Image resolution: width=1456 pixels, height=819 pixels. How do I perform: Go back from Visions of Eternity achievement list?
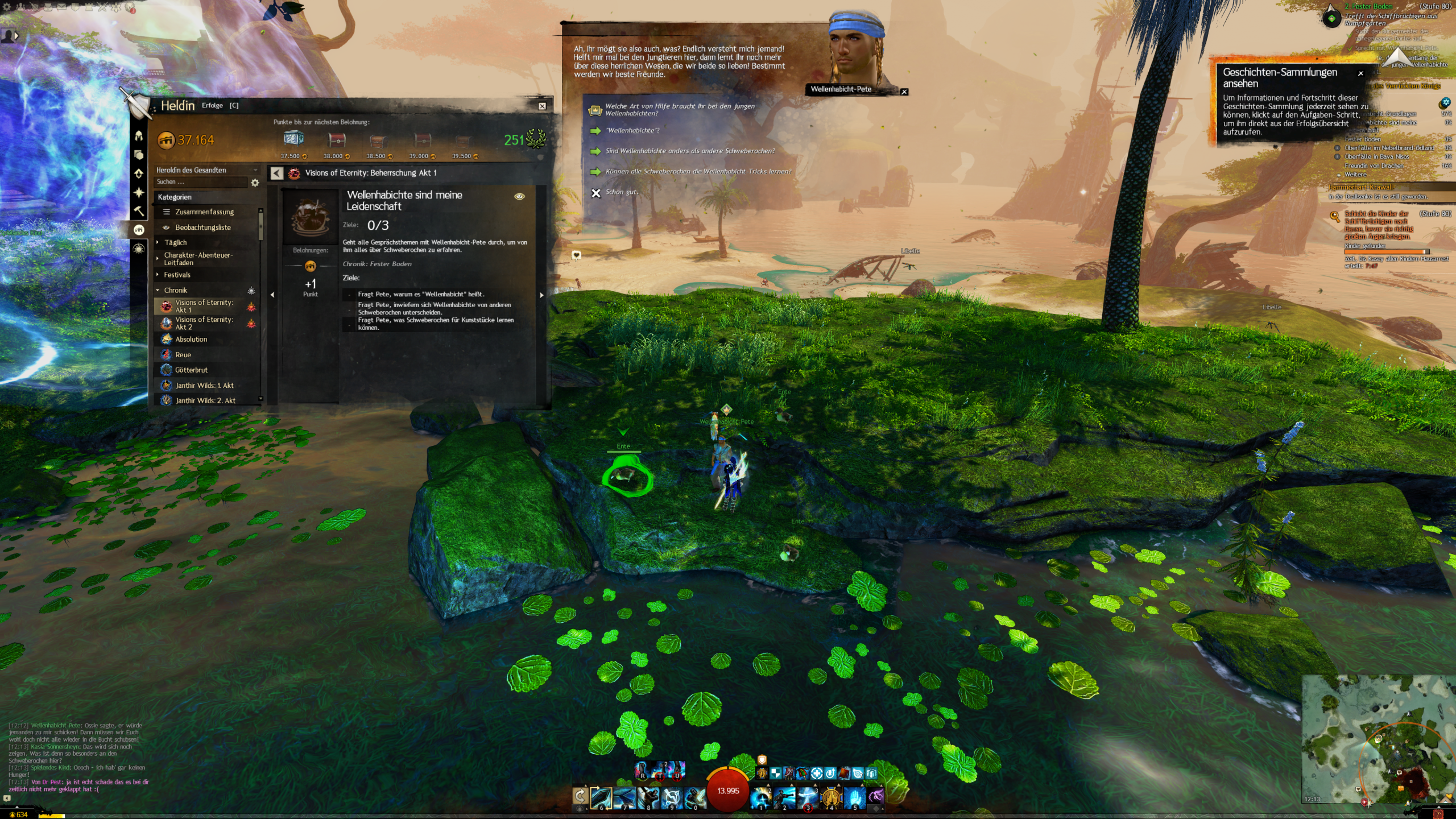point(277,173)
